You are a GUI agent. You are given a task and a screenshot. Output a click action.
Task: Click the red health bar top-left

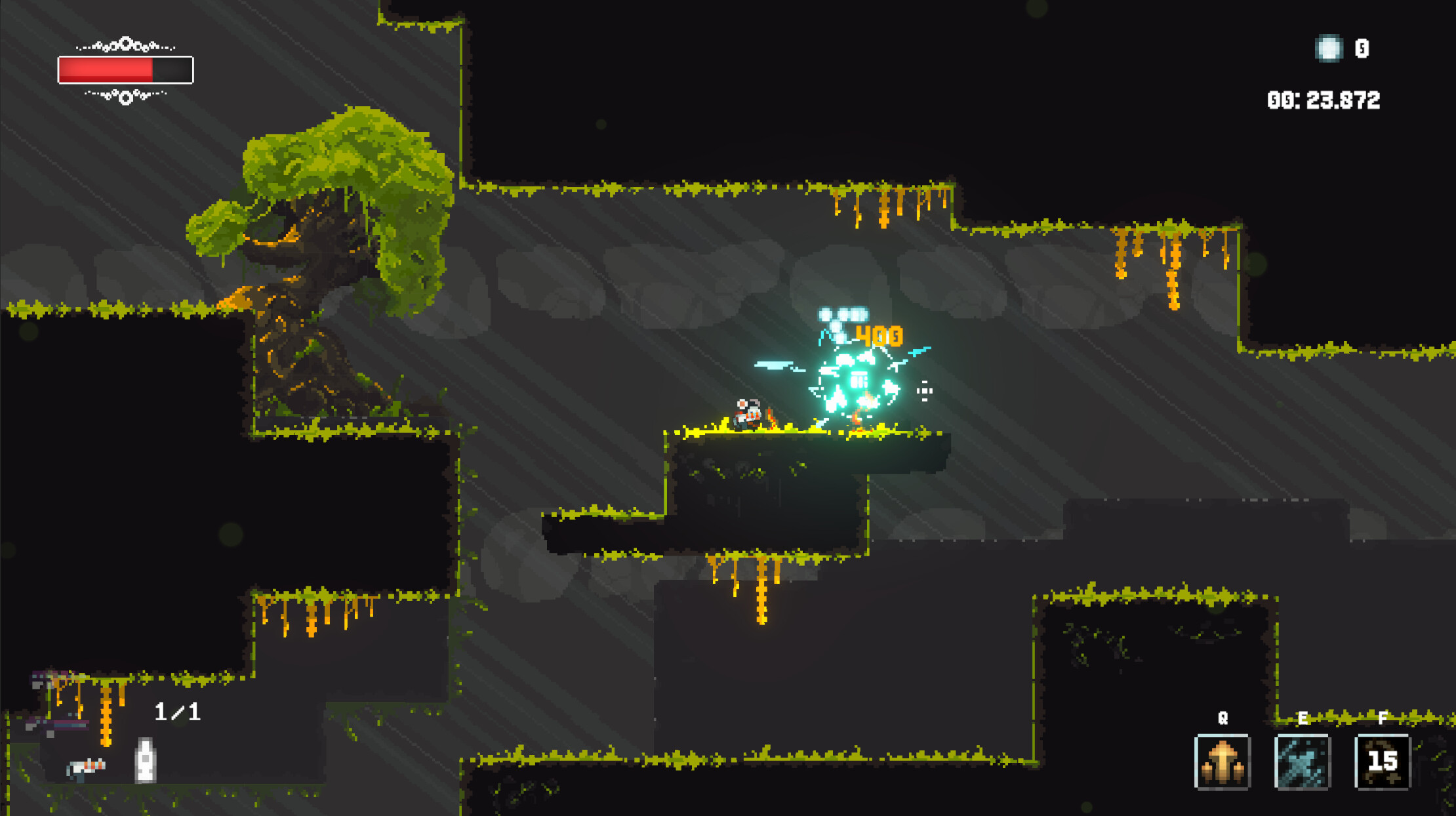(x=106, y=69)
